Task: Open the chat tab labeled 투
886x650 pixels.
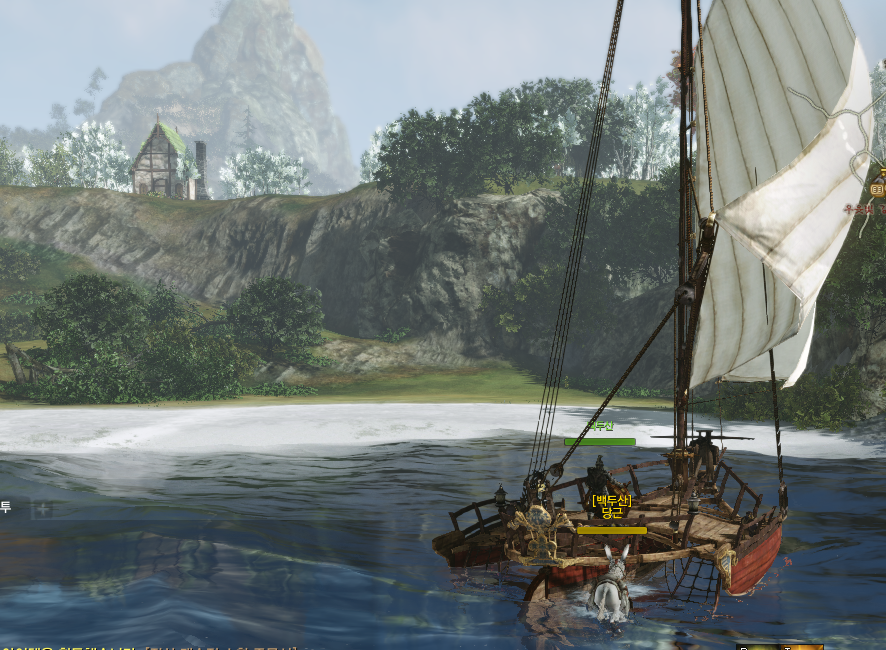Action: coord(6,508)
